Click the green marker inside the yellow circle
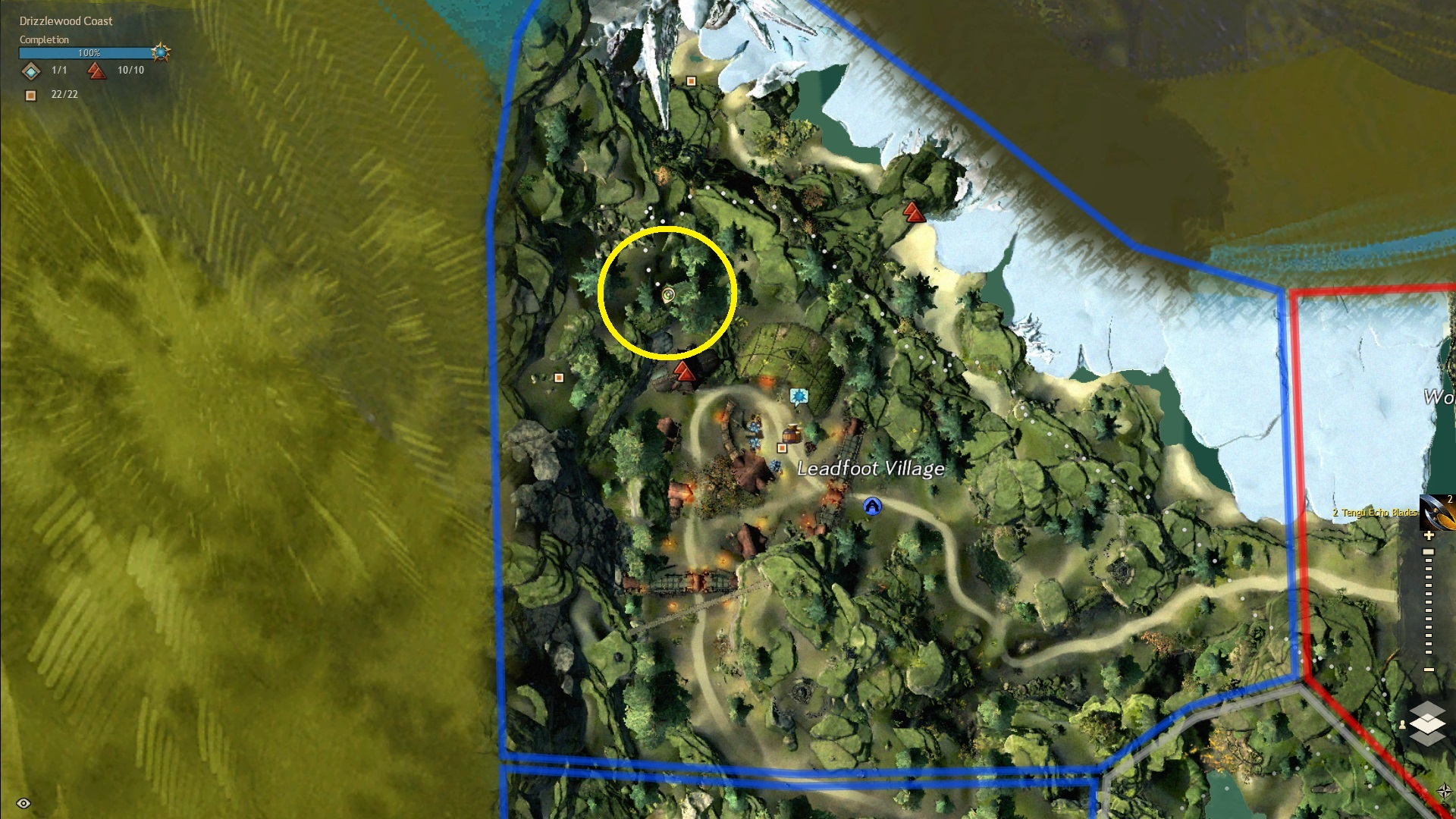 pyautogui.click(x=668, y=294)
